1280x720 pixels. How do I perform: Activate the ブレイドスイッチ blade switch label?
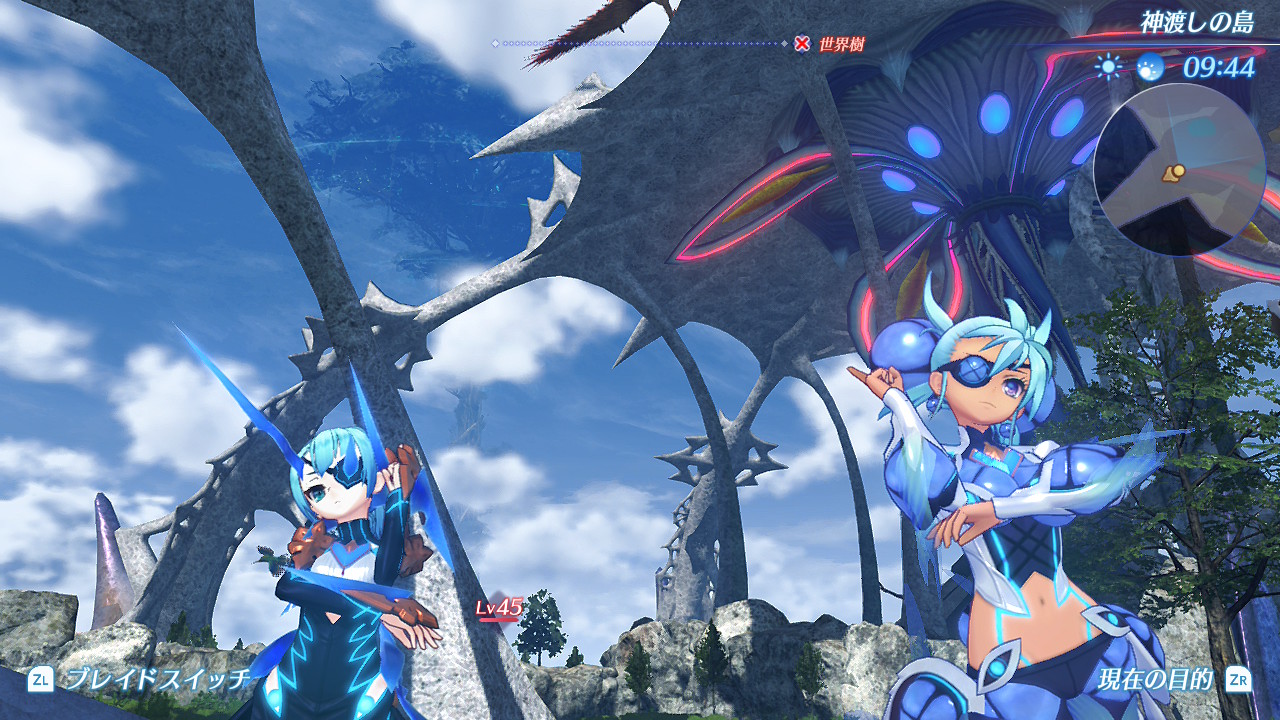[158, 680]
